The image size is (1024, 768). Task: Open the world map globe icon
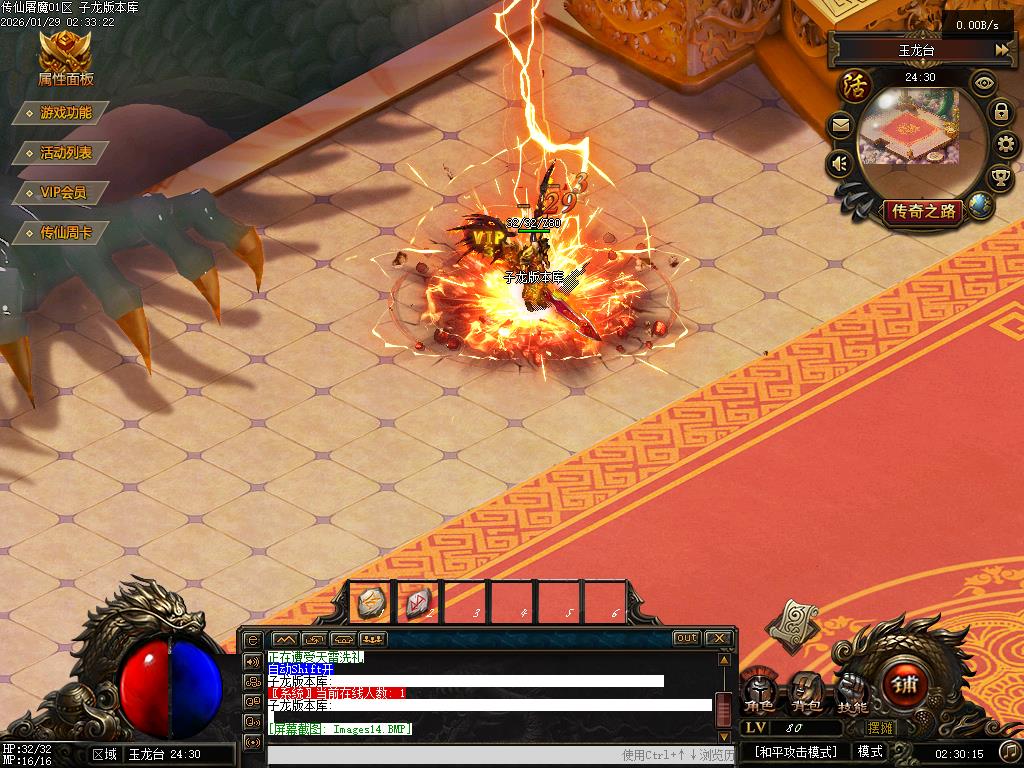(980, 205)
